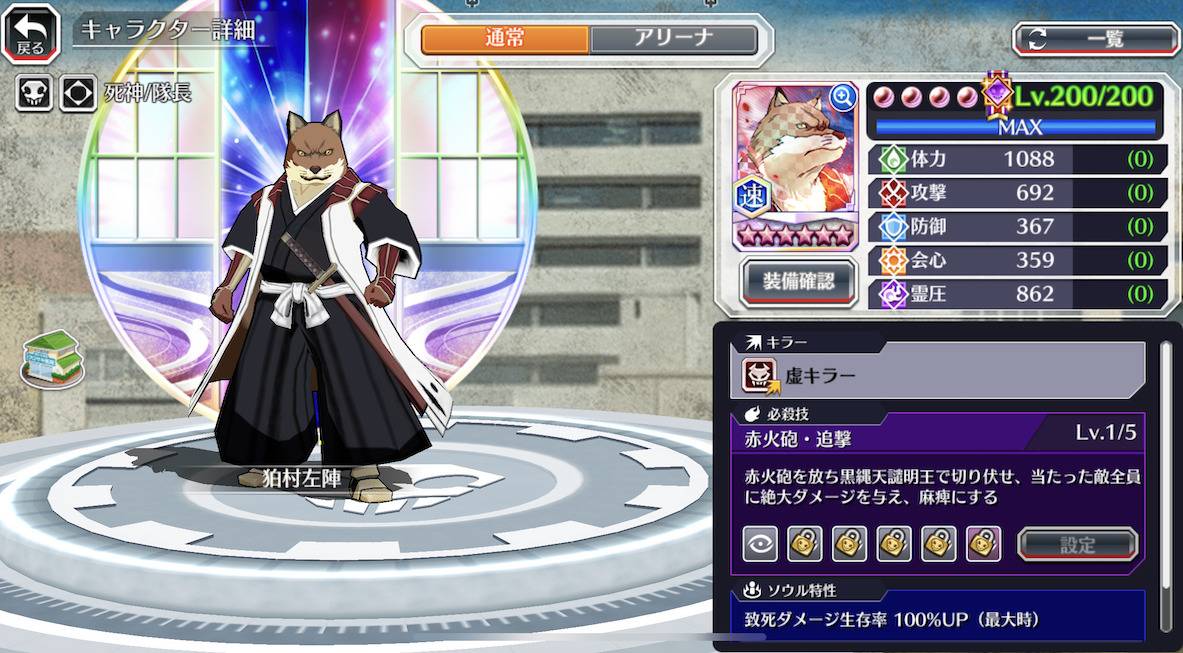Go back with the 戻る button
The image size is (1183, 653).
(30, 33)
